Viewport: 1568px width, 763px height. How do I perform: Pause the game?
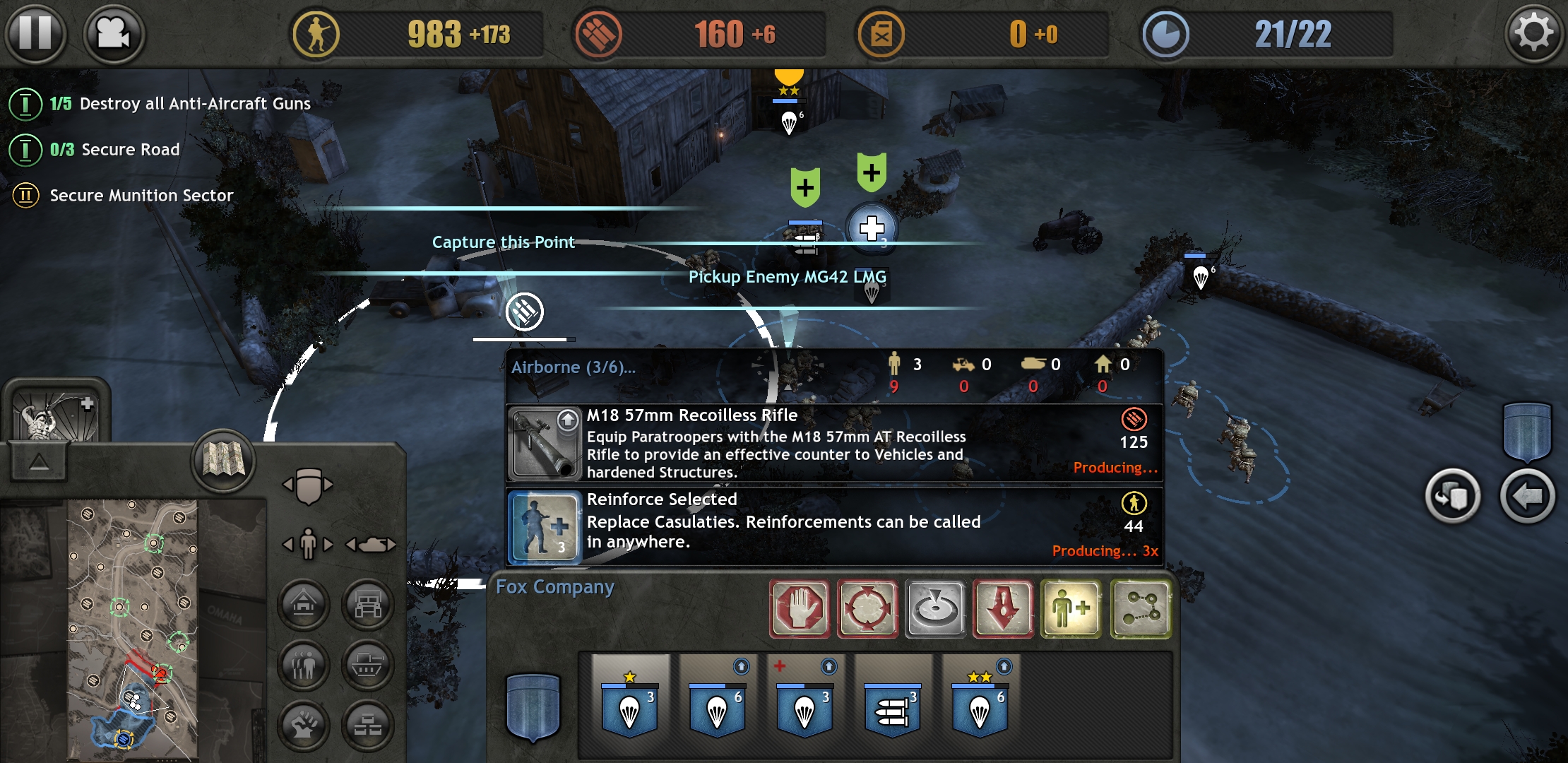(x=35, y=33)
